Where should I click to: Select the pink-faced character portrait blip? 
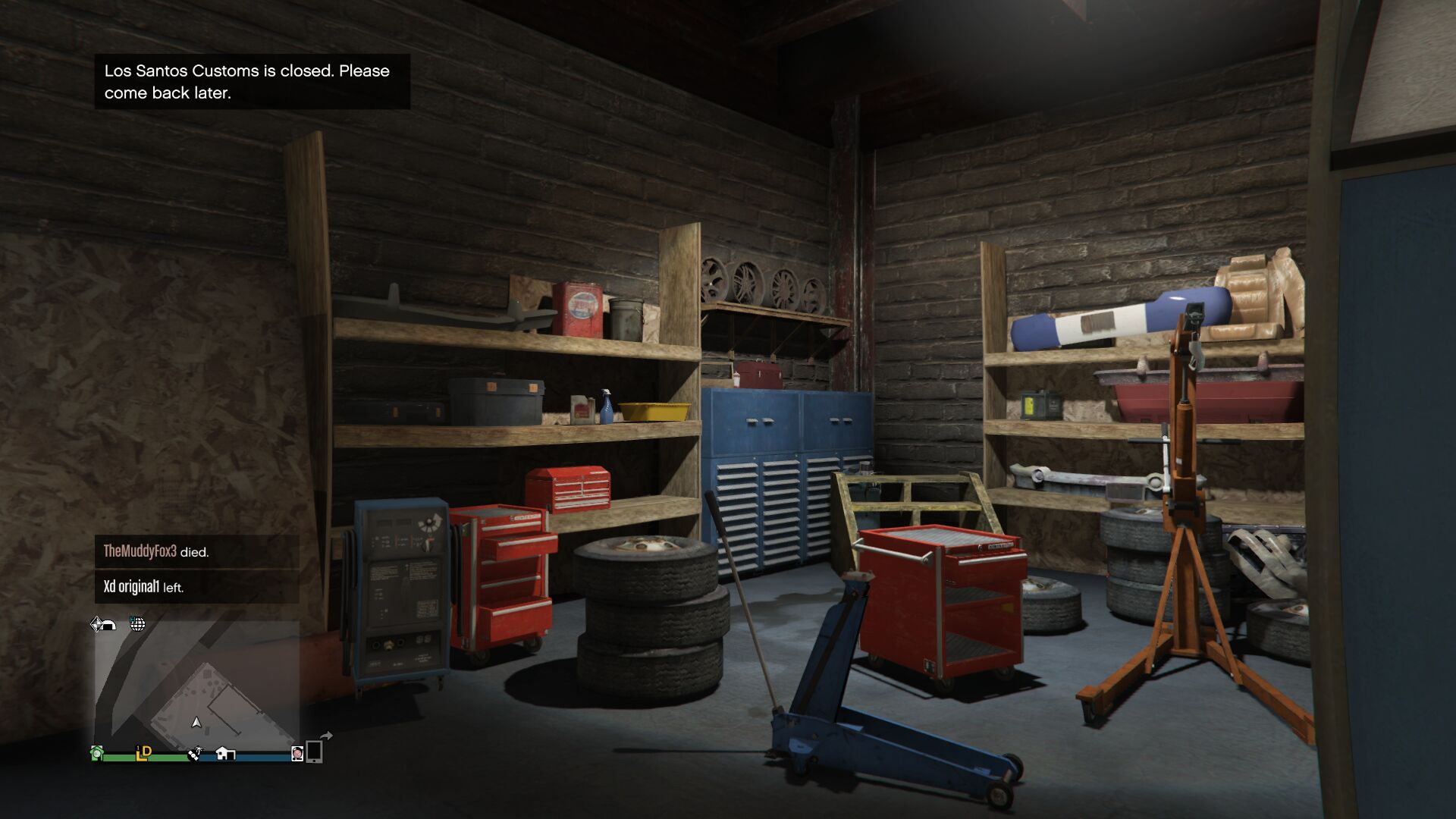pos(297,753)
